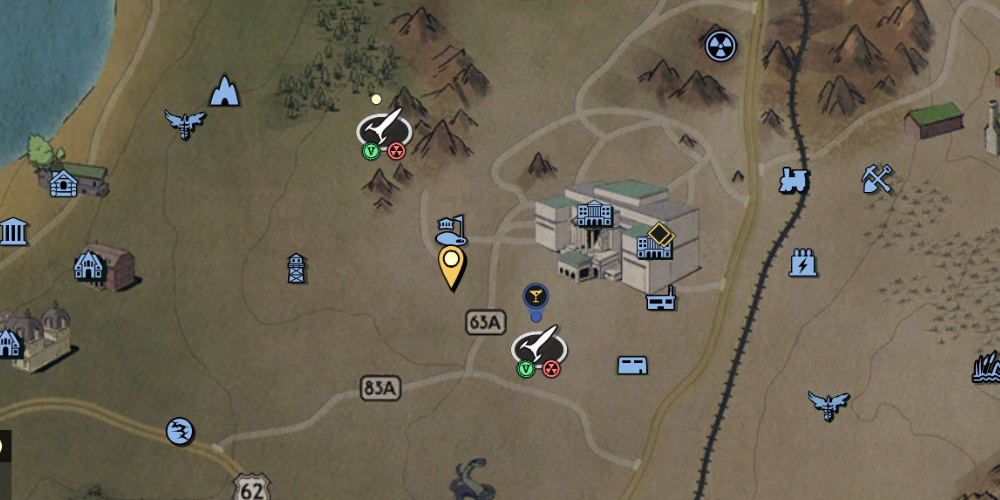Select the cave location marker
Screen dimensions: 1000x500
pos(225,92)
